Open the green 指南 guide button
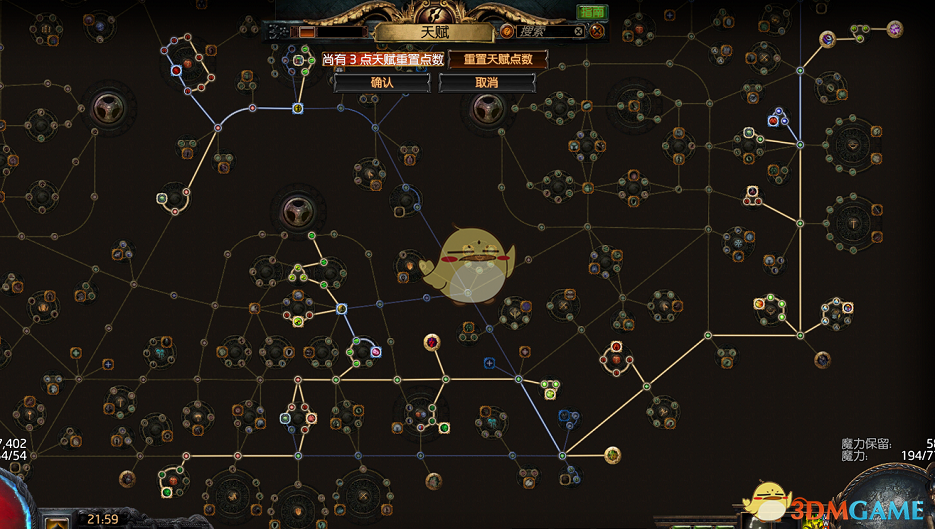 (591, 12)
